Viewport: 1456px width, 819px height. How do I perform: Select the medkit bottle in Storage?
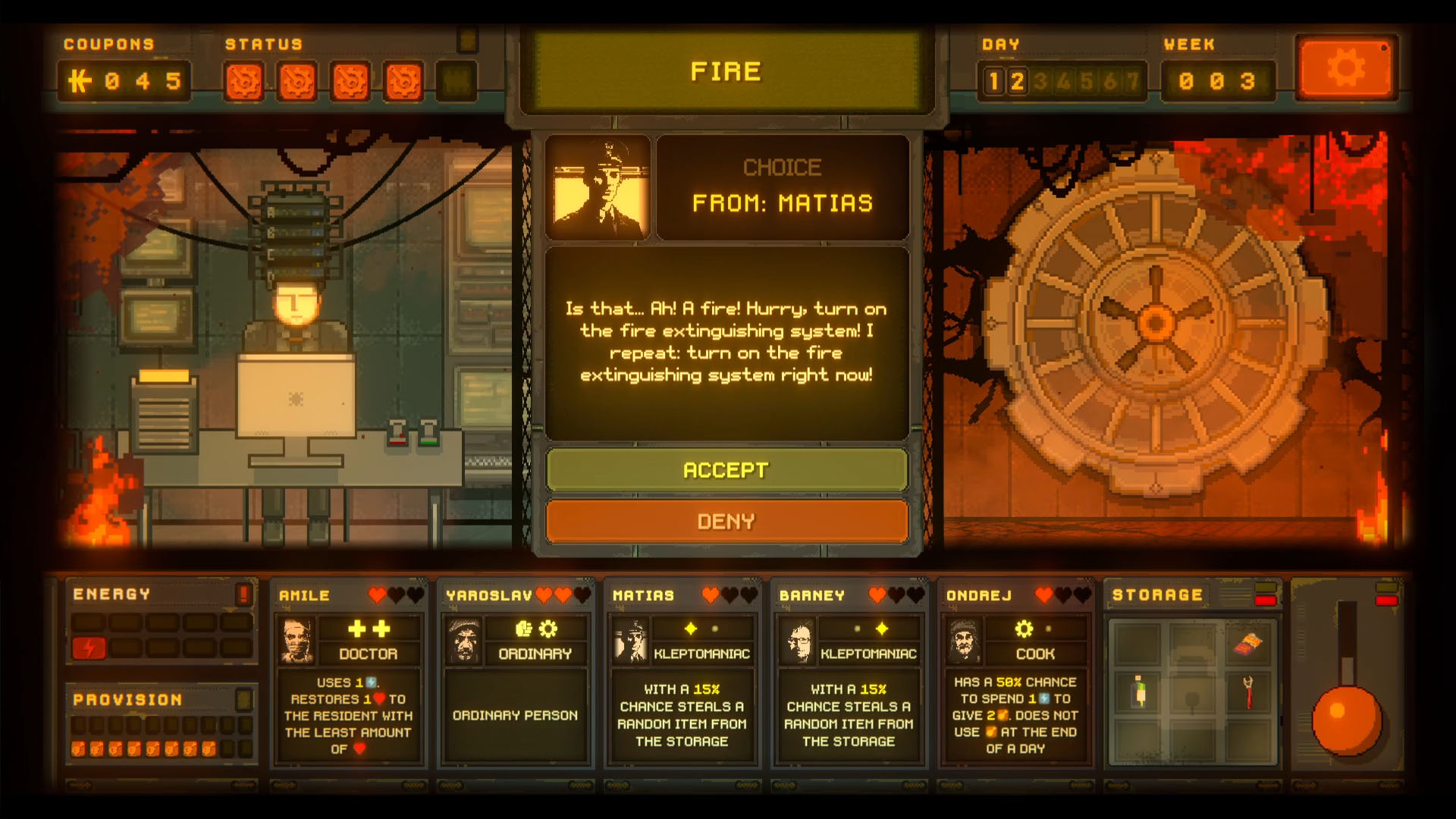[1138, 691]
